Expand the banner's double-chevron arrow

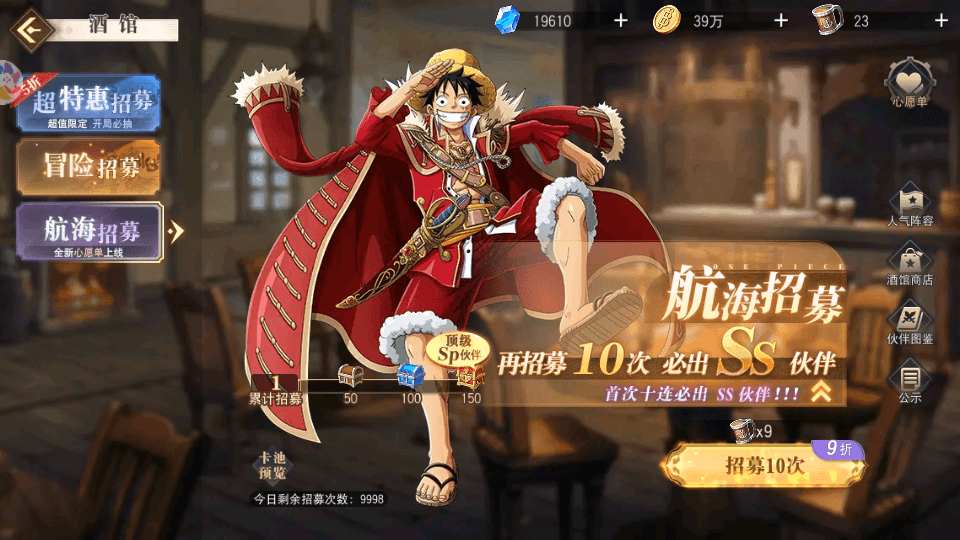[x=821, y=392]
